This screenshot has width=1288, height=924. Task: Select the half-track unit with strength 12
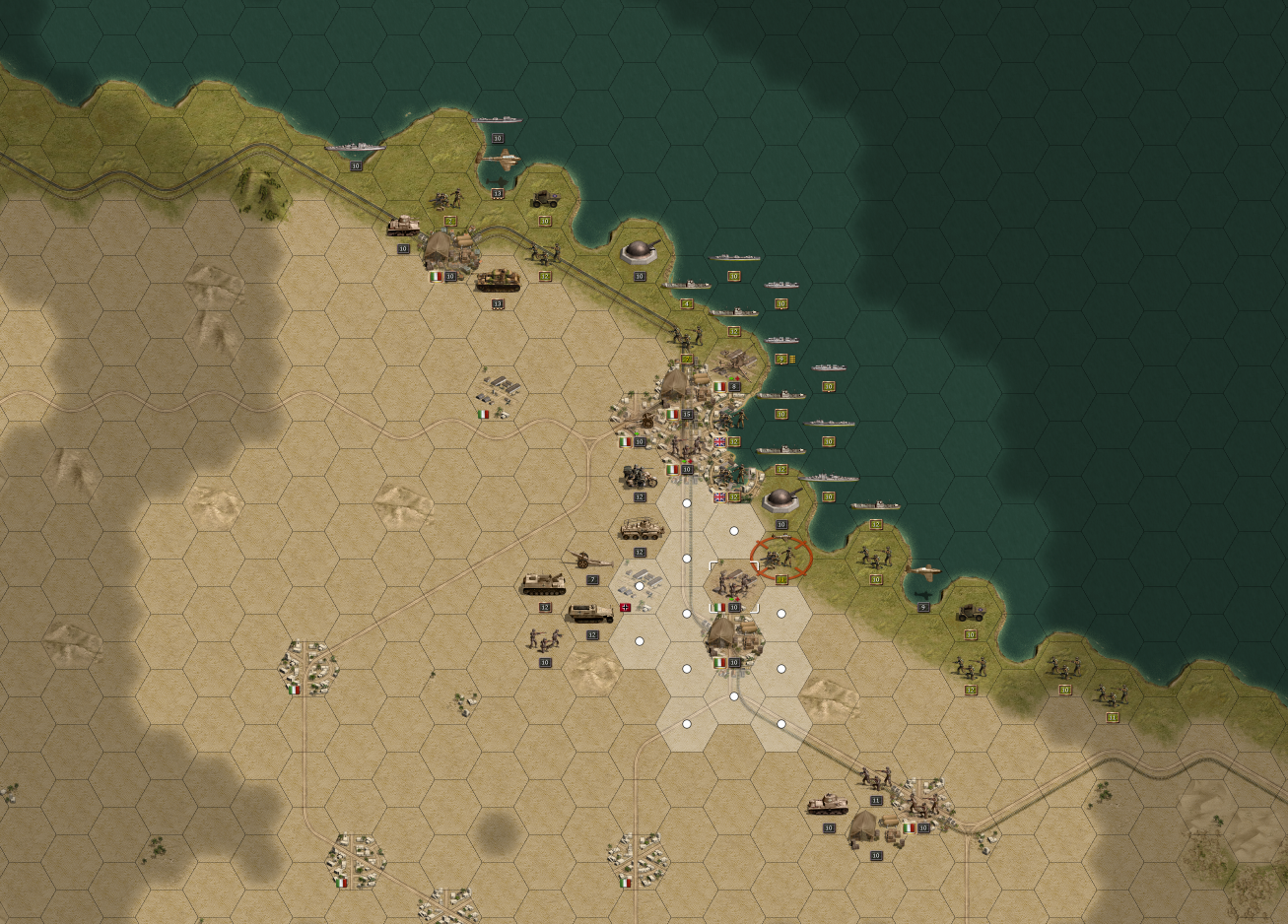pyautogui.click(x=591, y=614)
